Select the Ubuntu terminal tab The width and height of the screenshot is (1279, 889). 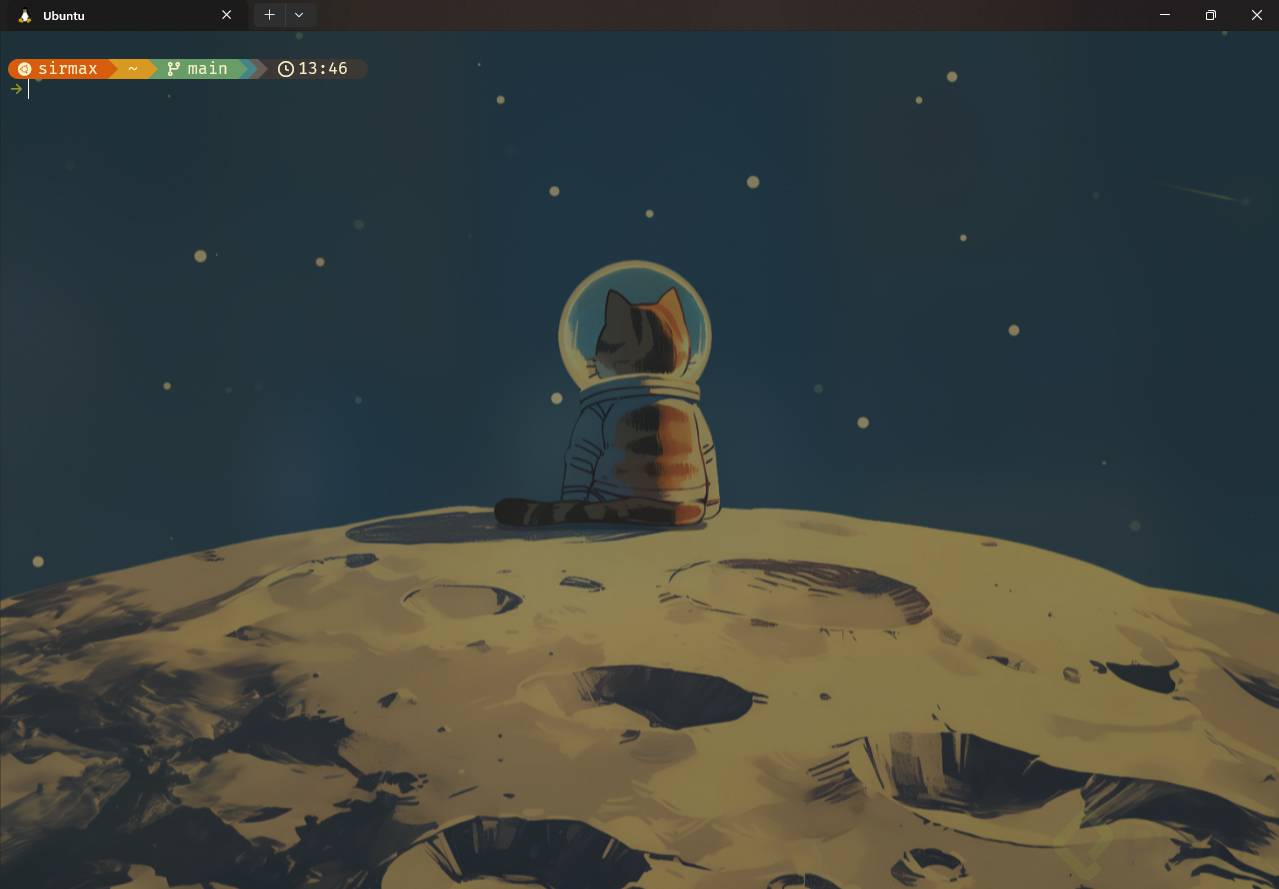pos(110,16)
